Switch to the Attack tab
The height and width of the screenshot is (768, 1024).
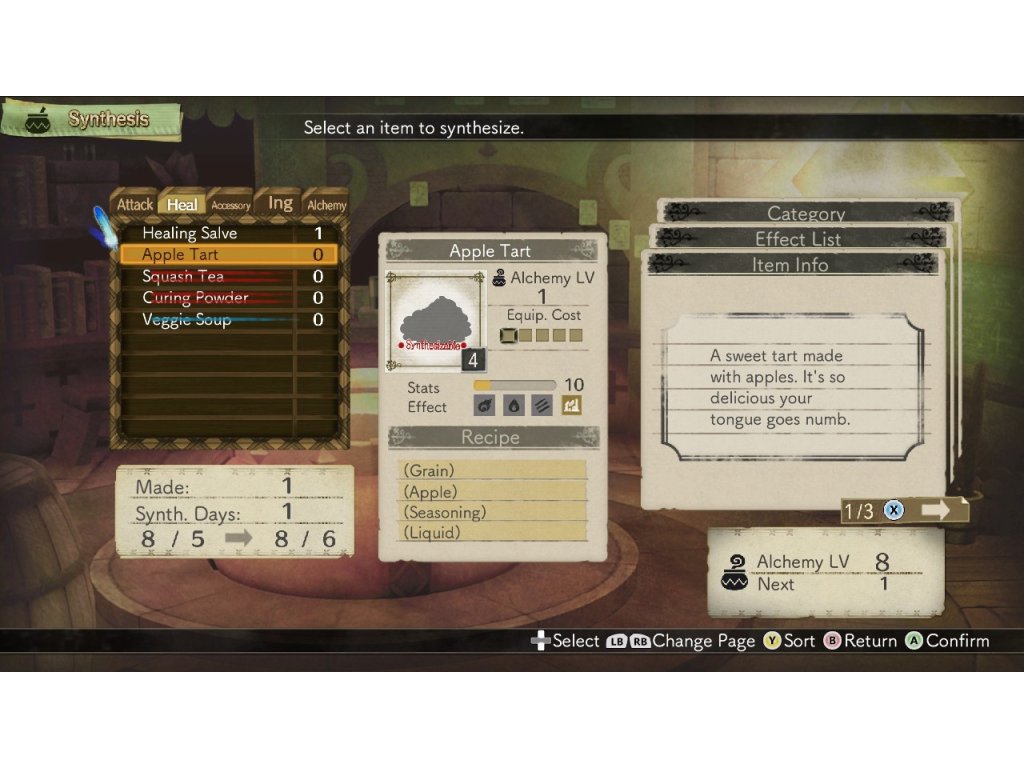[x=135, y=205]
